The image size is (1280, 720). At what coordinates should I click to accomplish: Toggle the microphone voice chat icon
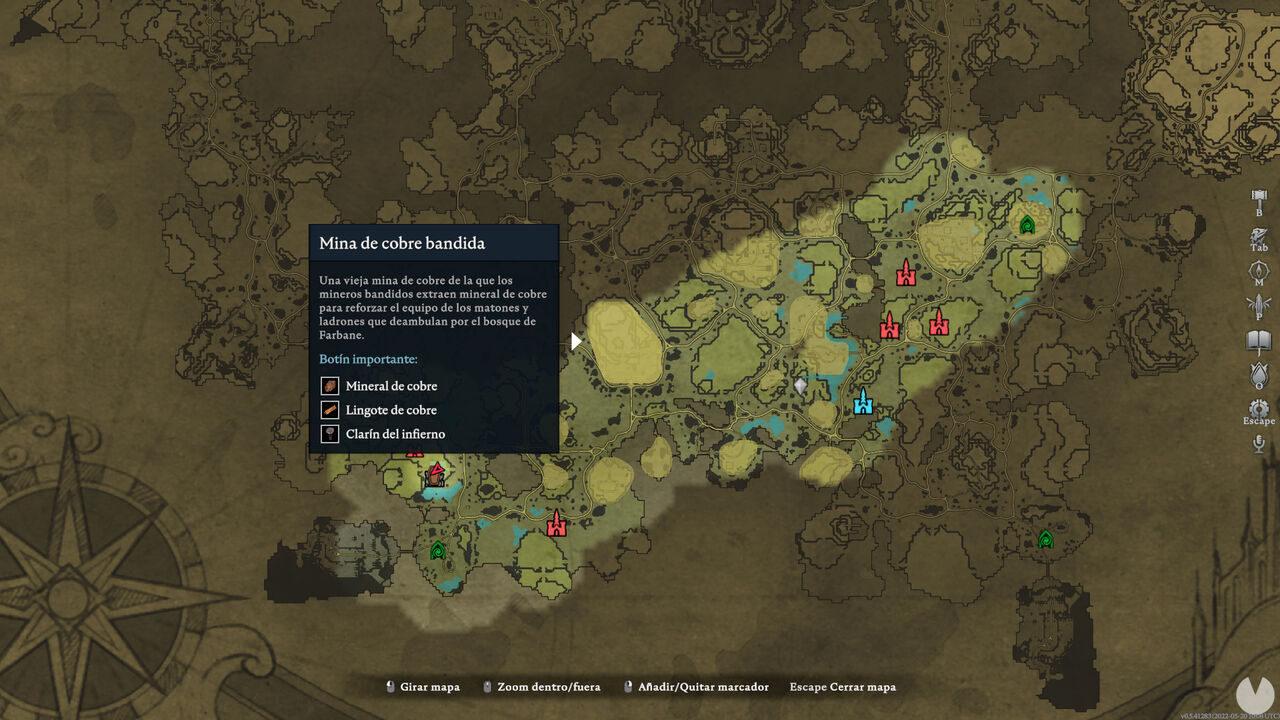[x=1258, y=443]
